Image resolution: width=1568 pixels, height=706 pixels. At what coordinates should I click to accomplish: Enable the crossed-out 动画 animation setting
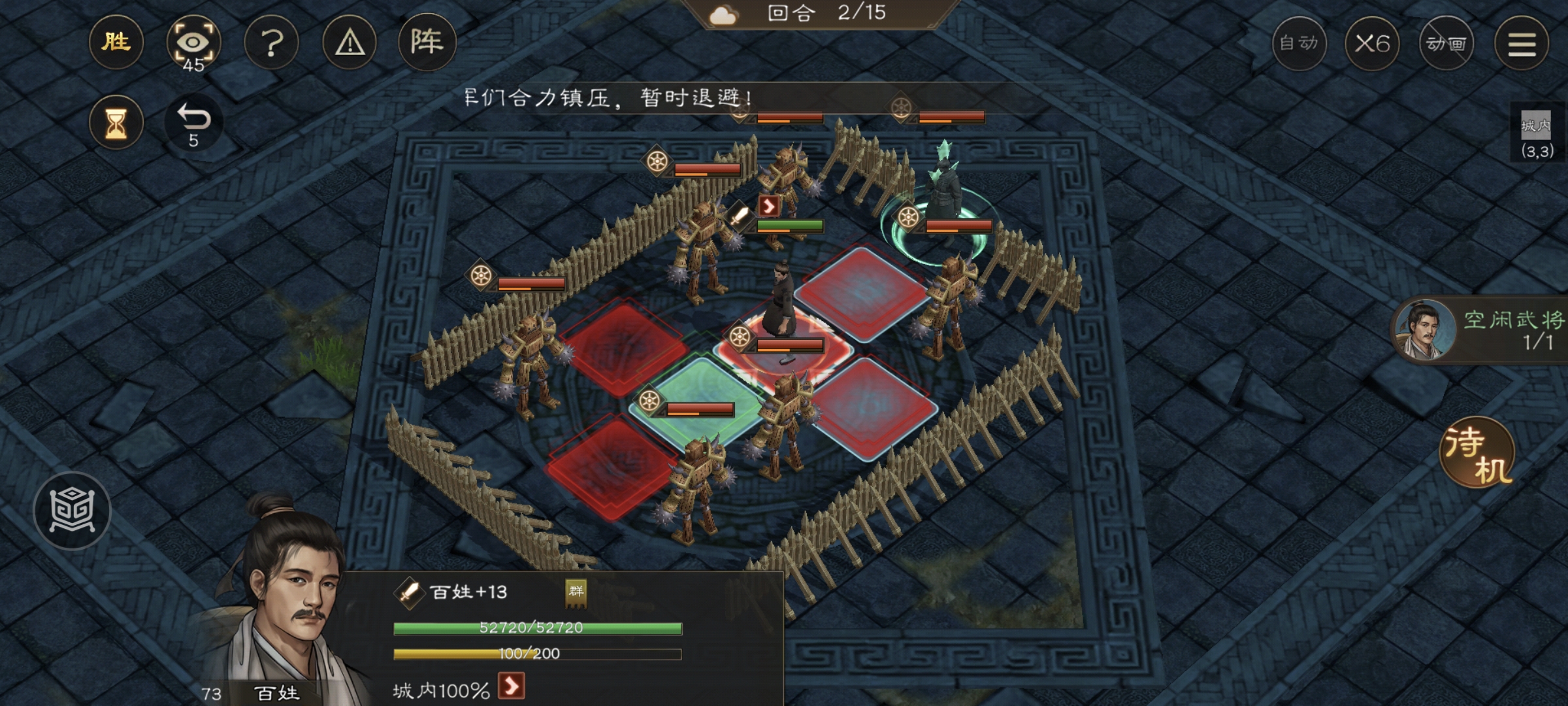(x=1448, y=44)
